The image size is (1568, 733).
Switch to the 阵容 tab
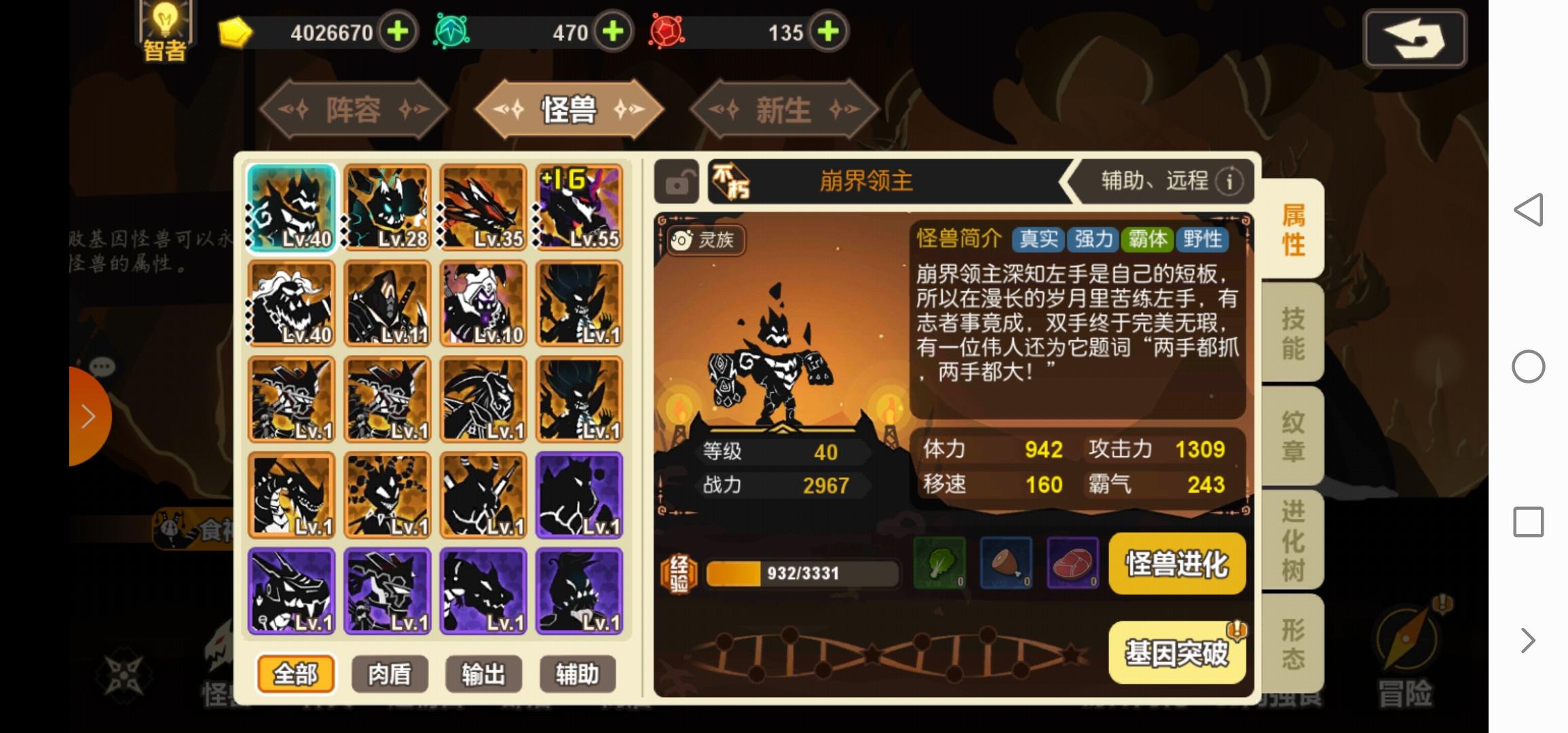(355, 109)
